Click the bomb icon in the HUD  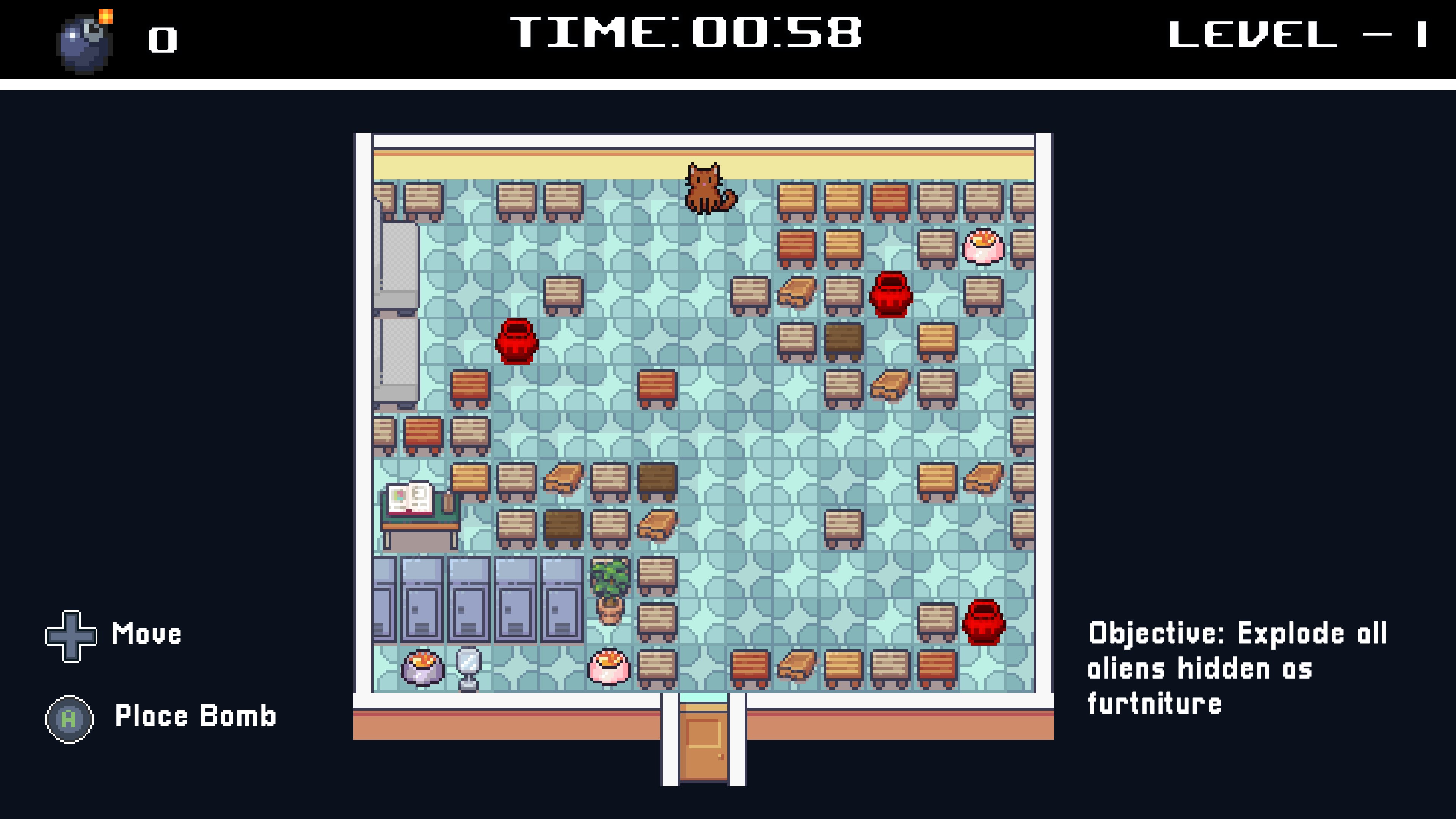[x=85, y=43]
